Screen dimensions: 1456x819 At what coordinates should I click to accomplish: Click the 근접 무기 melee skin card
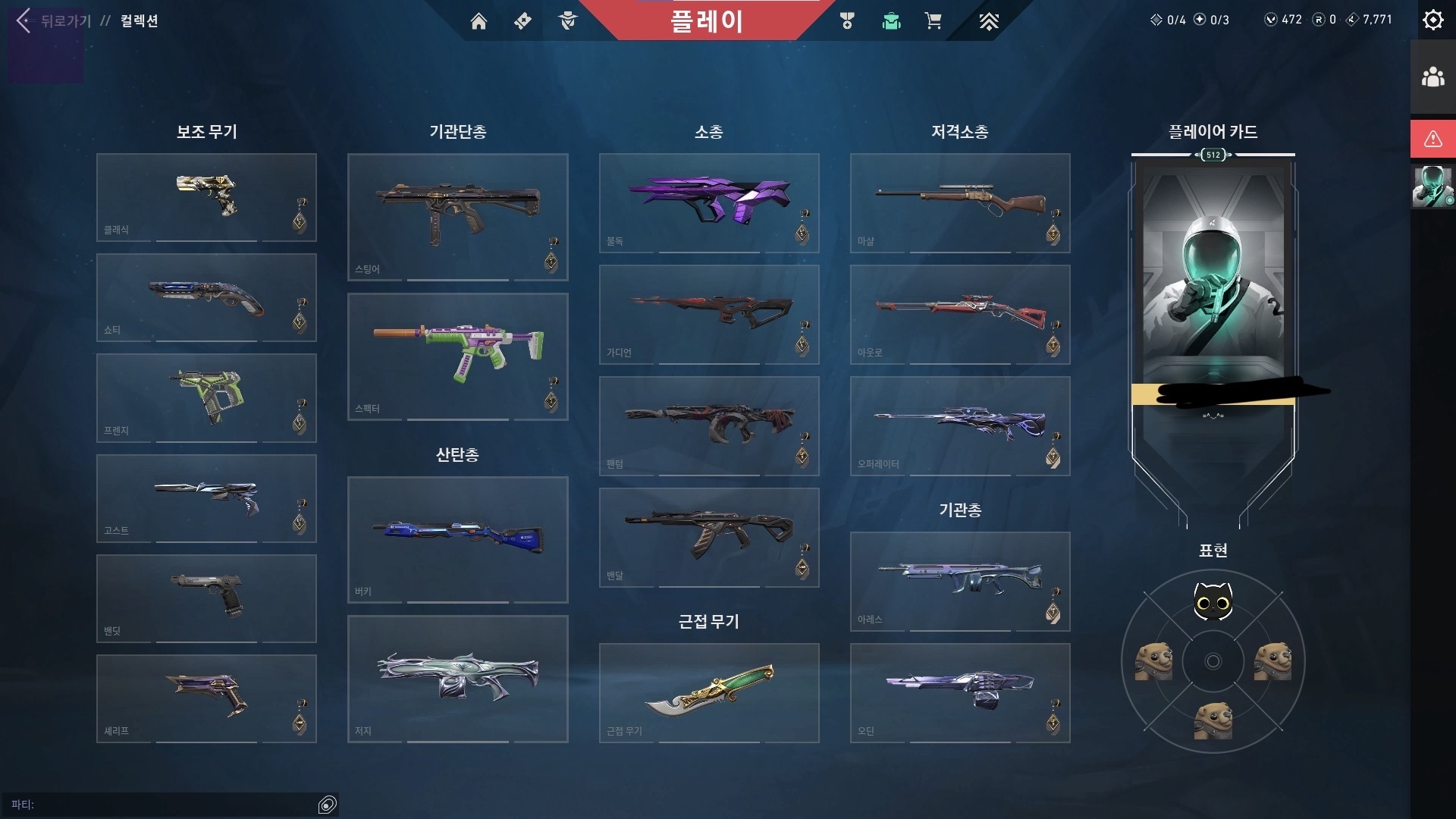point(709,693)
